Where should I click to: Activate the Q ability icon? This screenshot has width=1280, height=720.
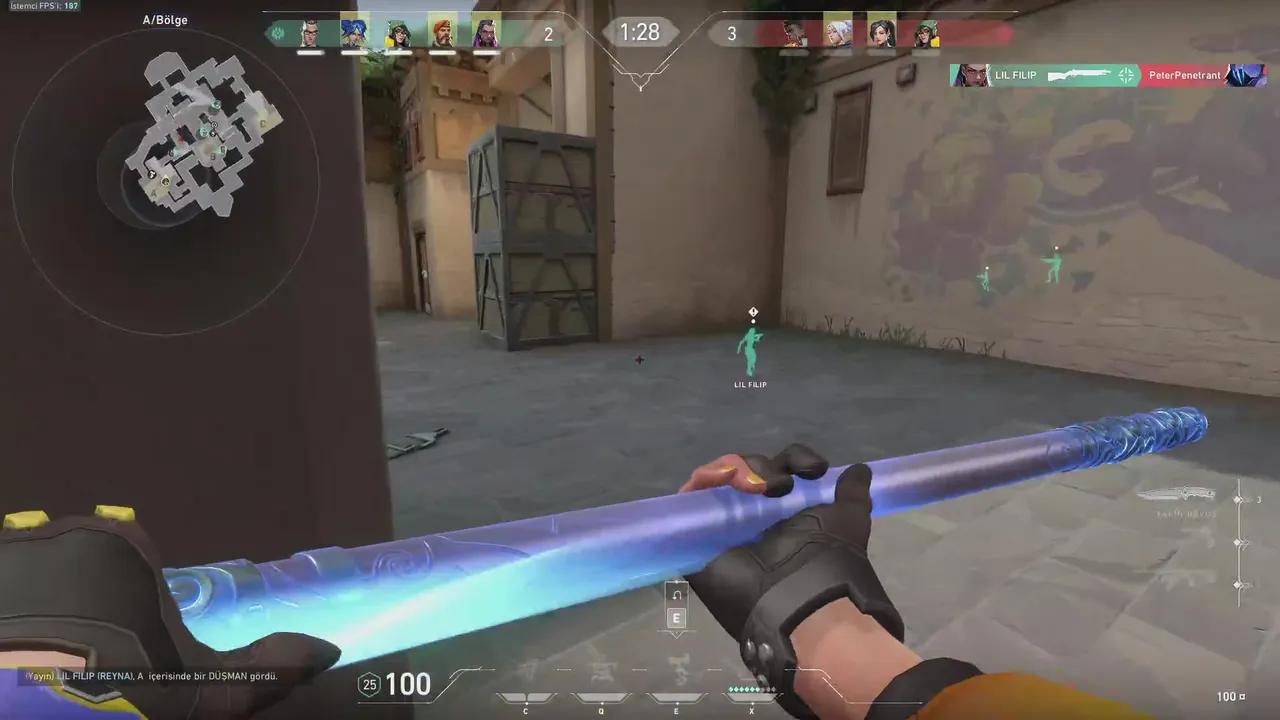coord(601,696)
